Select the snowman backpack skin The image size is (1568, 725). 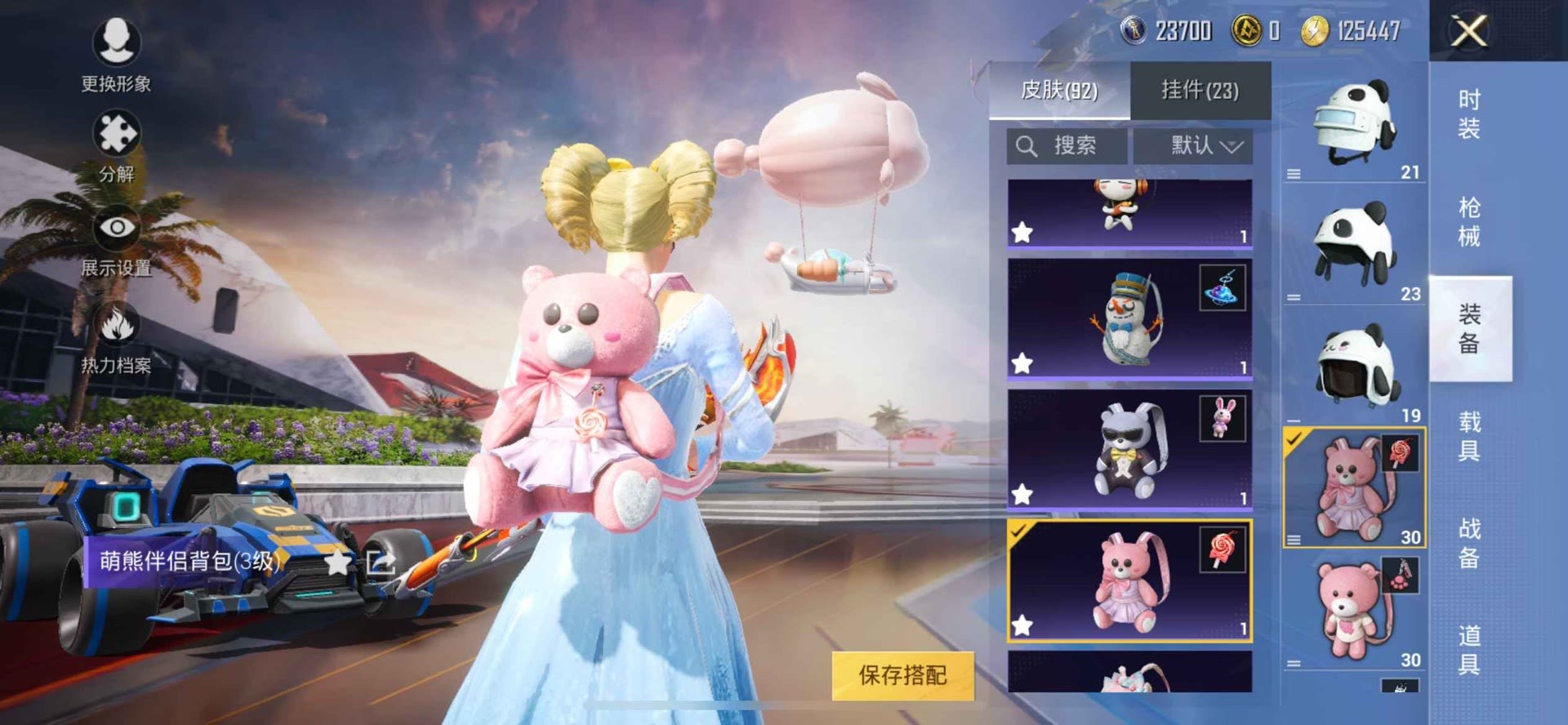coord(1129,318)
